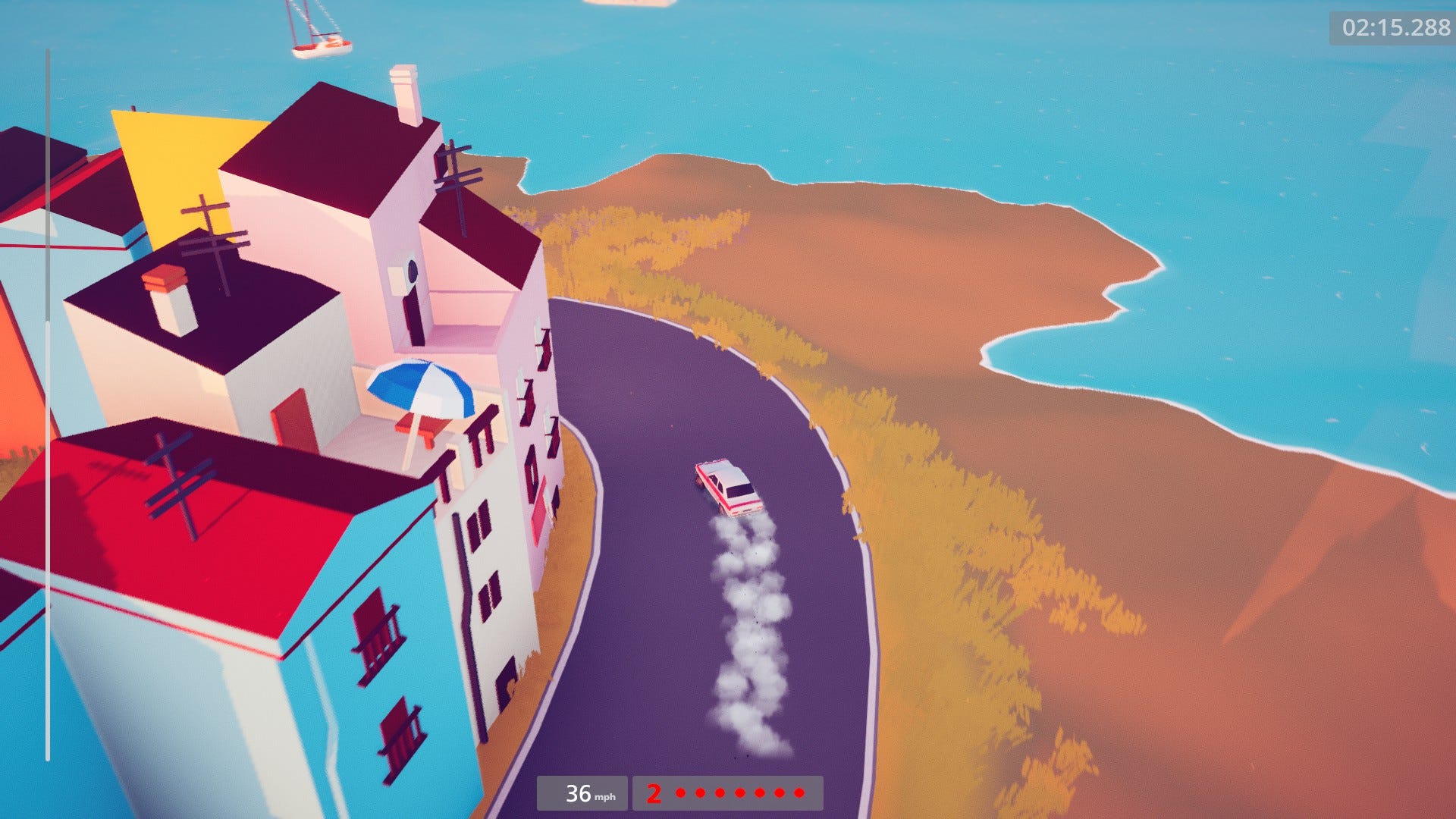Click the middle RPM dot in the tachometer
This screenshot has height=819, width=1456.
(739, 793)
